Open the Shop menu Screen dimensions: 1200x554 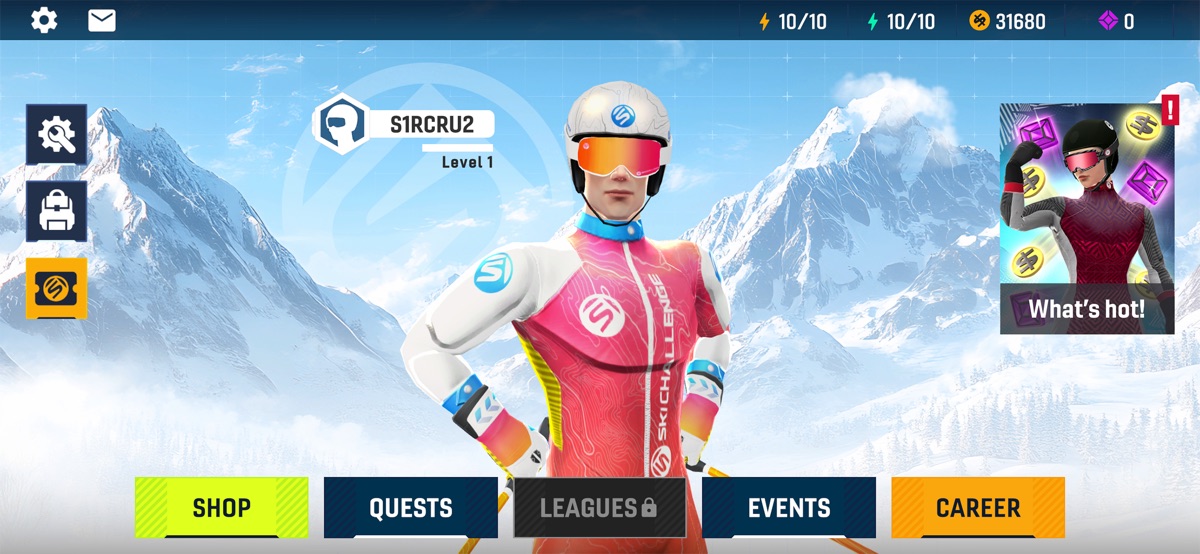click(222, 507)
